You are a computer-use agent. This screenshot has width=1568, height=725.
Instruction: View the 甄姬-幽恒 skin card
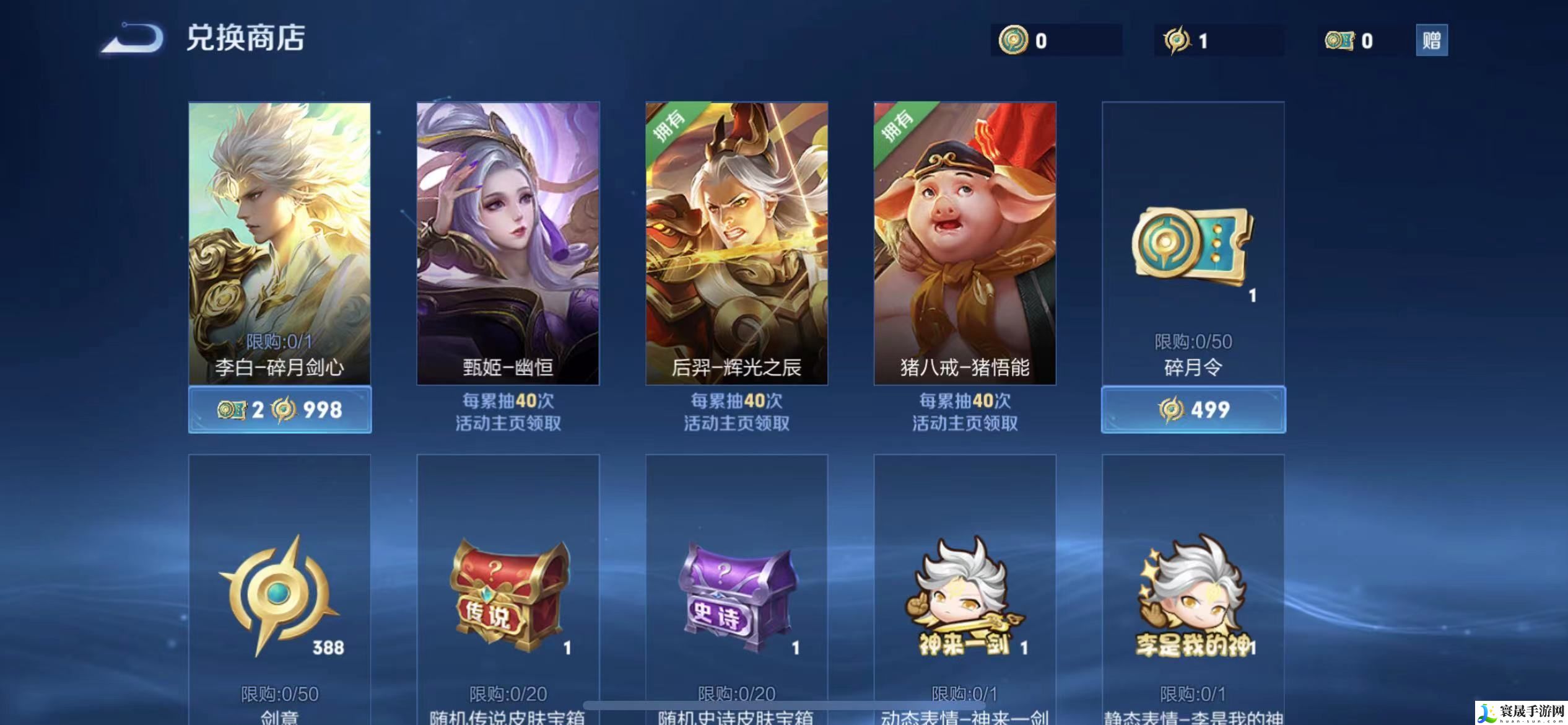tap(508, 243)
